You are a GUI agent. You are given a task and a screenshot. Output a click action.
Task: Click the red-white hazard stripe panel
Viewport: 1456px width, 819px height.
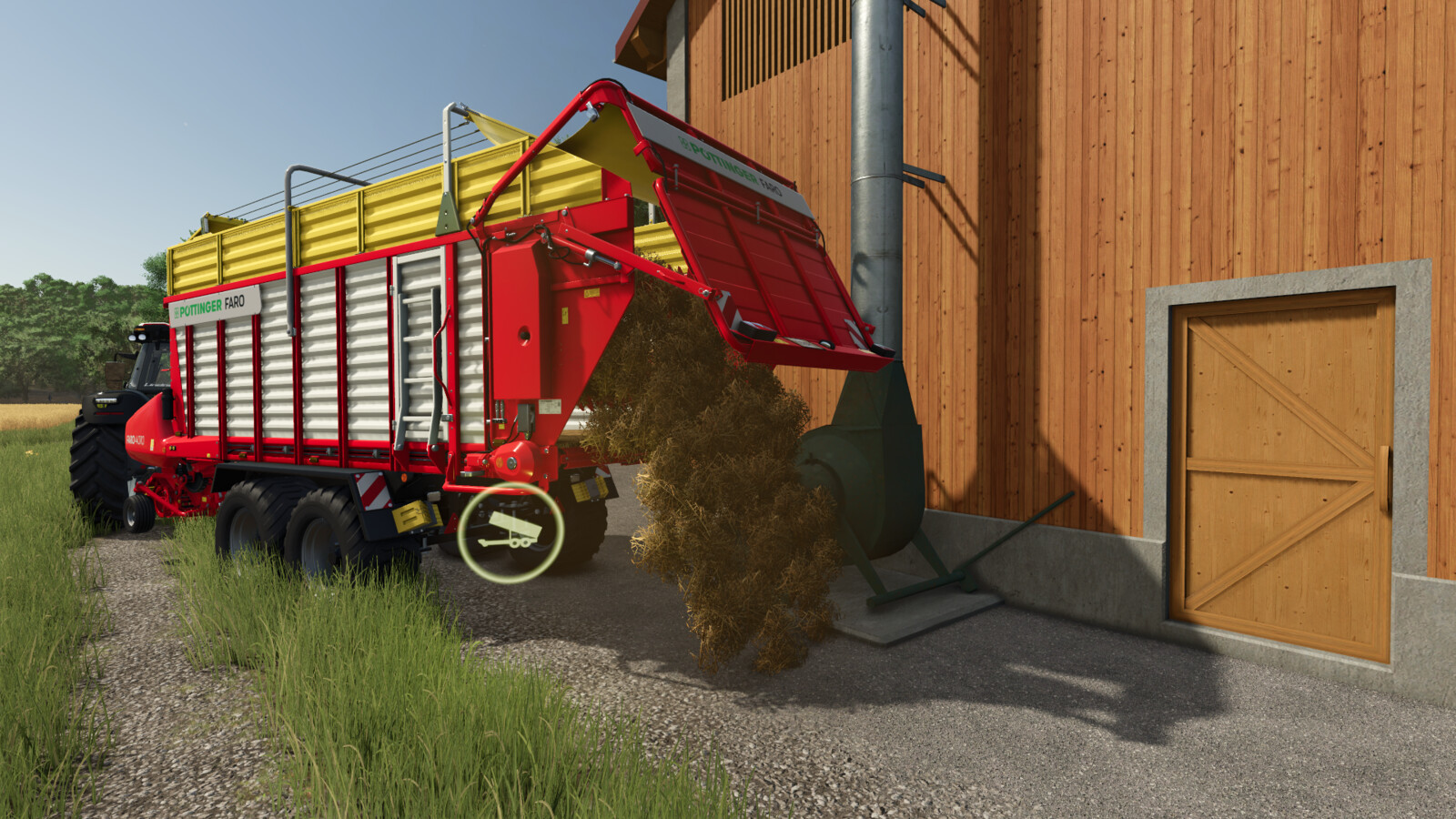[371, 491]
